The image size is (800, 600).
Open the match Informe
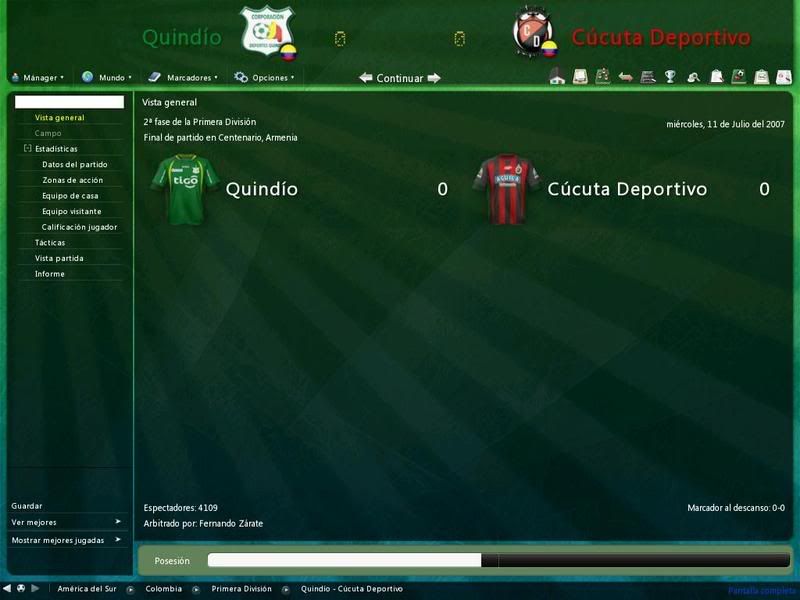pos(49,274)
